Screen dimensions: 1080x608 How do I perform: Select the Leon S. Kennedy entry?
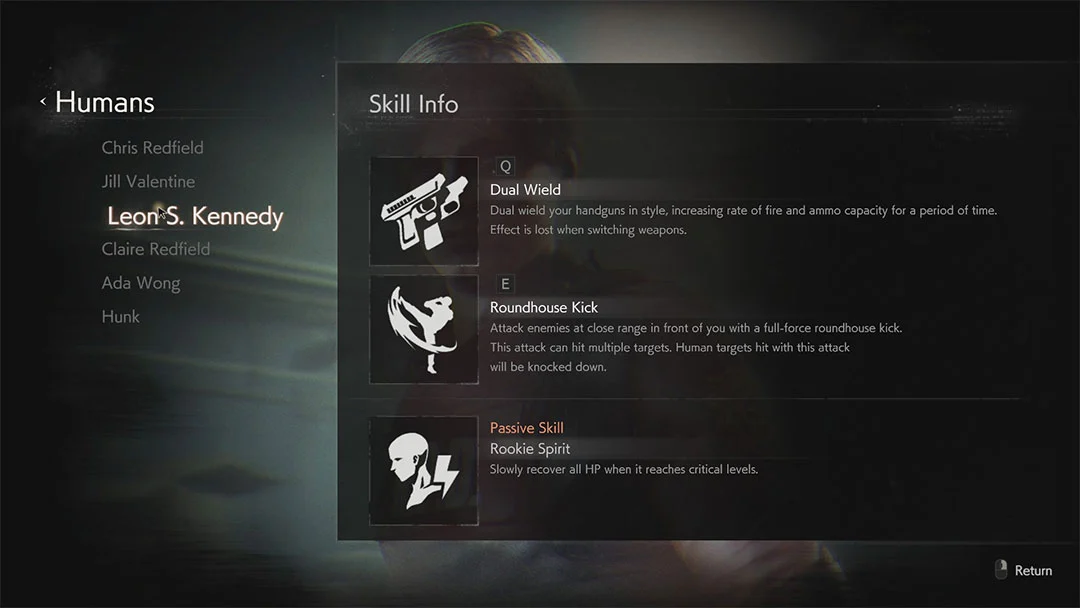click(x=195, y=216)
